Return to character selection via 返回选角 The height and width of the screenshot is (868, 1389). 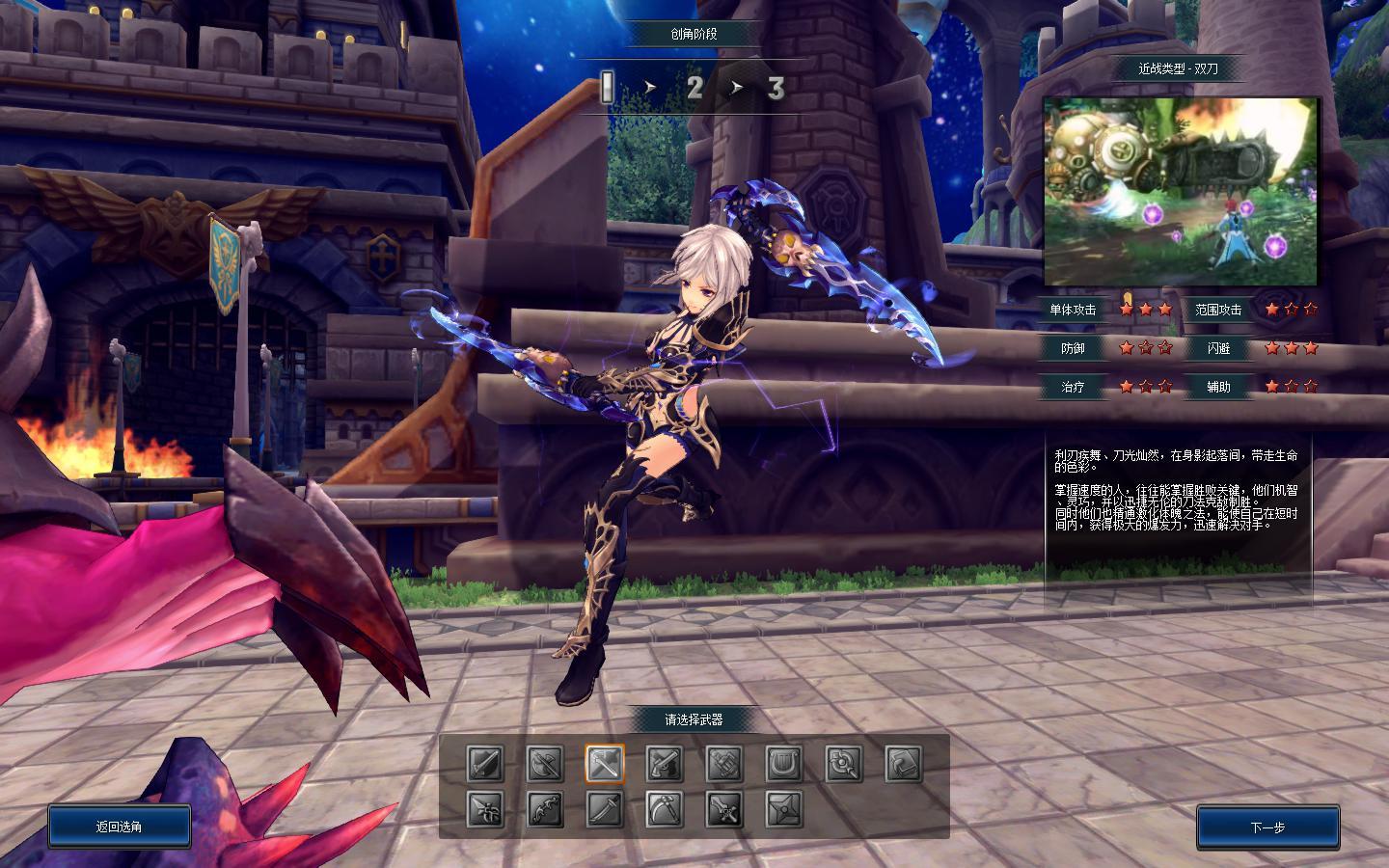(x=120, y=827)
